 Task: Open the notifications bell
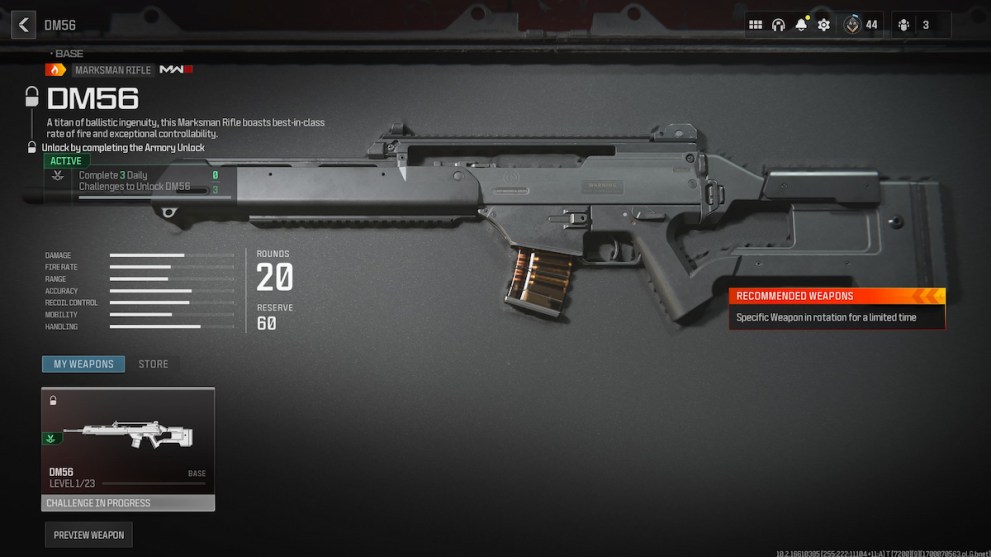(x=801, y=25)
